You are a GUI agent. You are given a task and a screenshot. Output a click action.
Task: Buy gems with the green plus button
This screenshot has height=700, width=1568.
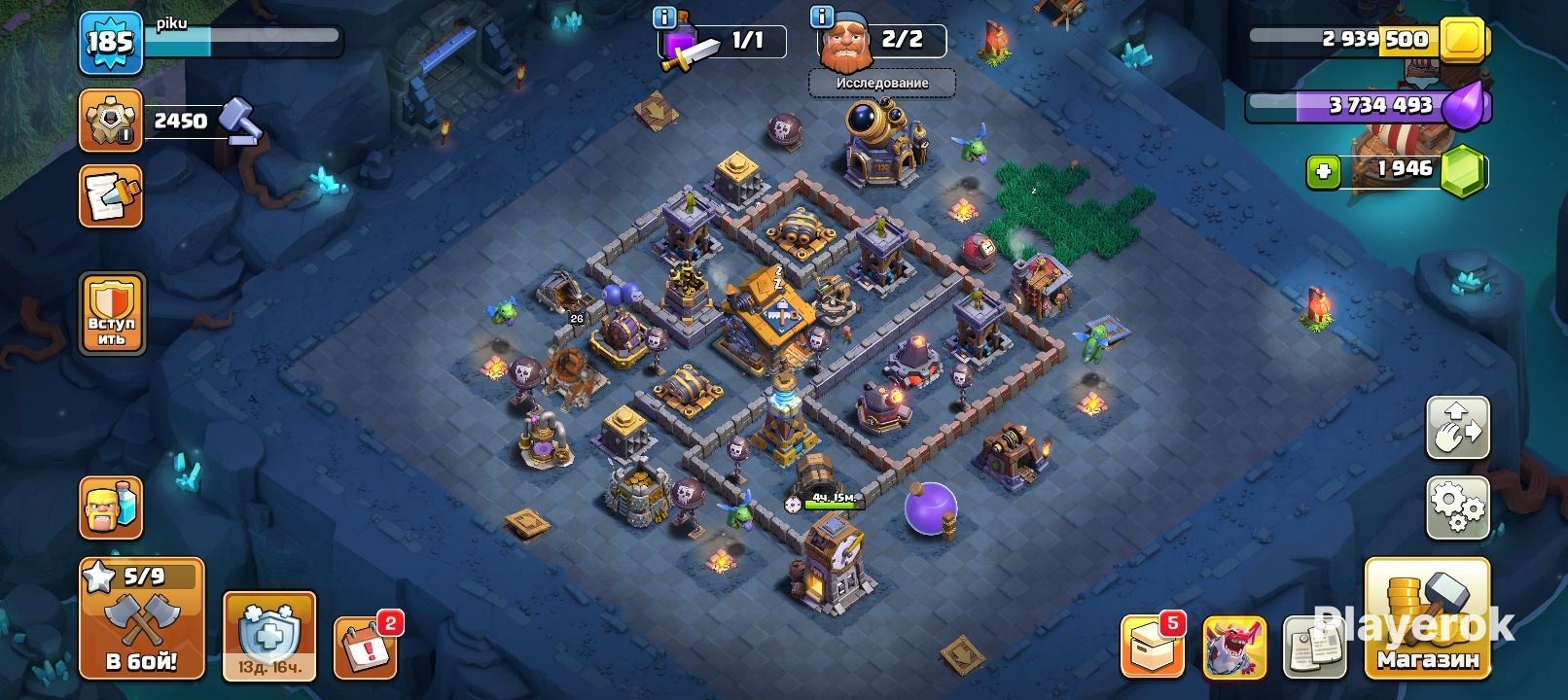click(x=1322, y=172)
